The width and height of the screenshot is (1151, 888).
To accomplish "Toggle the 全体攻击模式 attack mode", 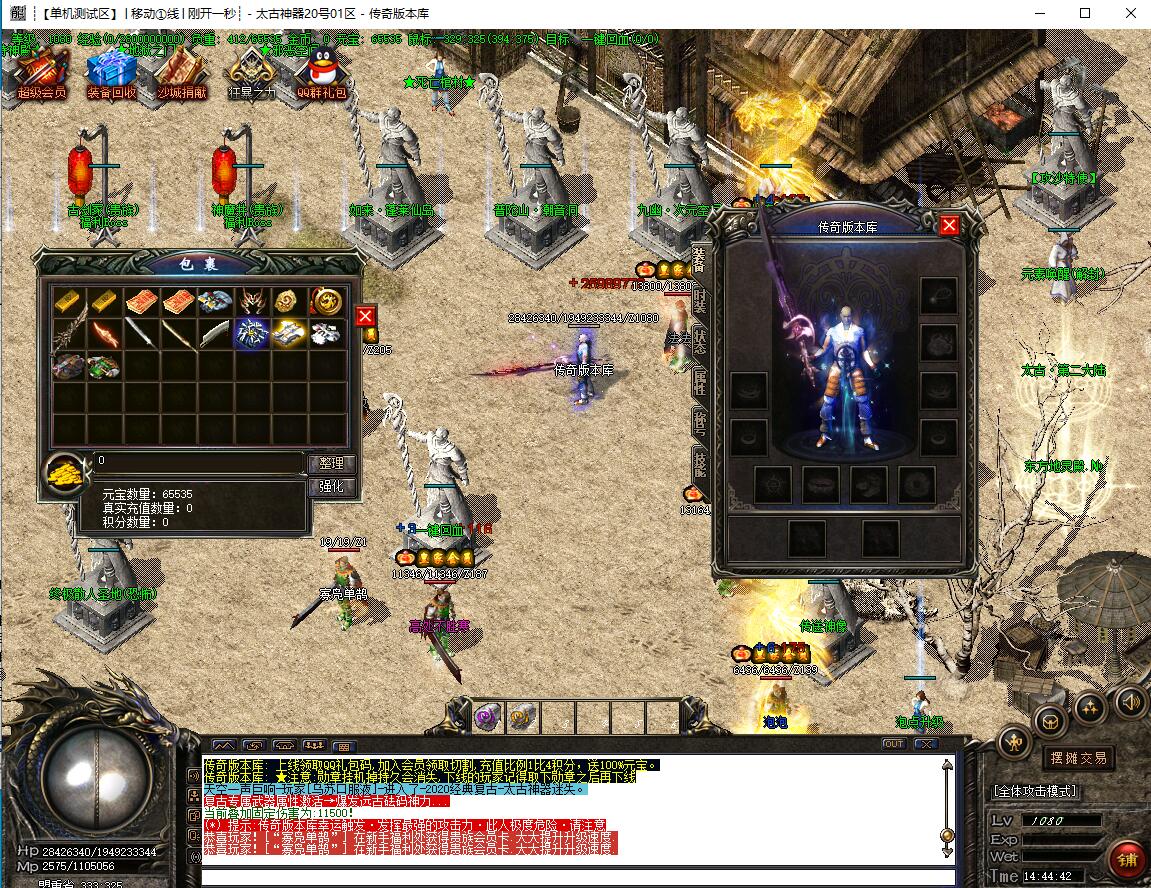I will coord(1035,790).
